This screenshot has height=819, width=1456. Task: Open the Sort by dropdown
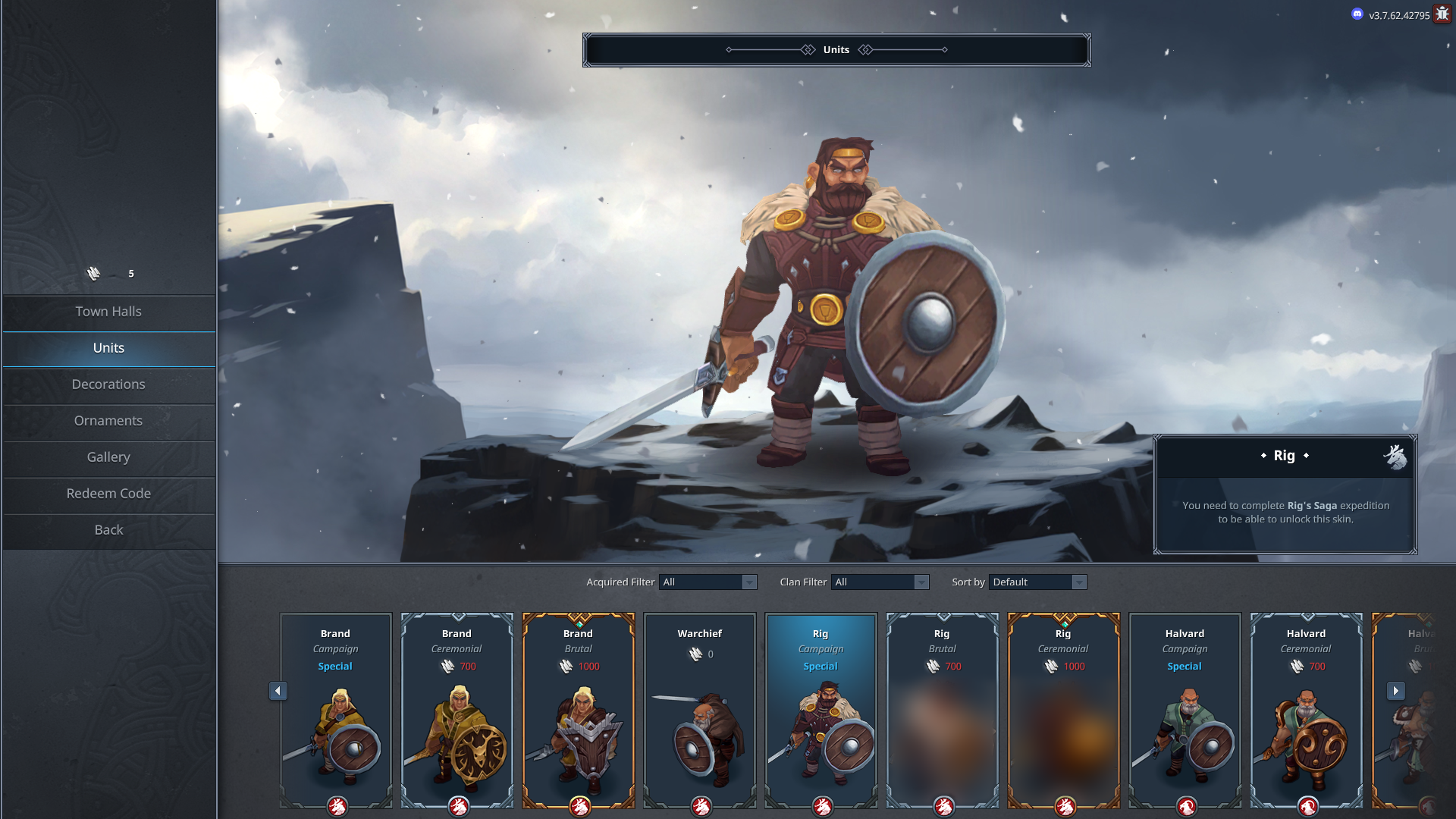1037,582
